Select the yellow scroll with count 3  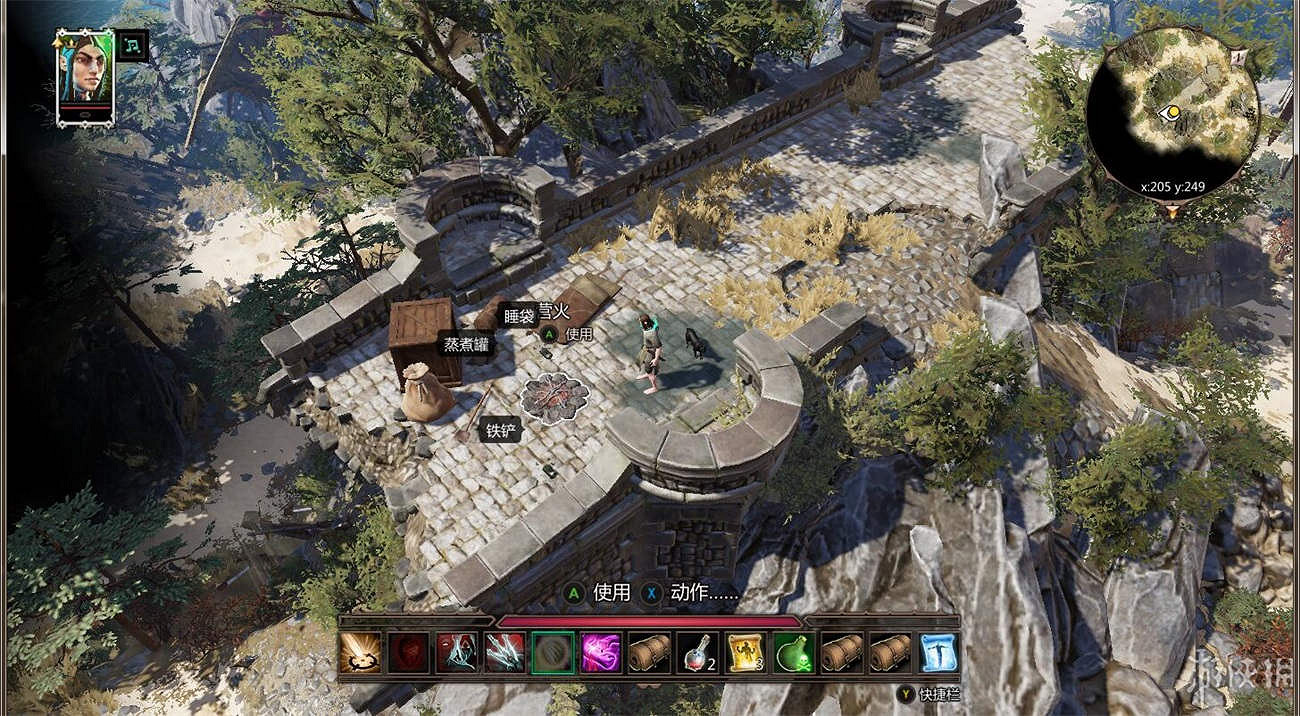coord(745,652)
